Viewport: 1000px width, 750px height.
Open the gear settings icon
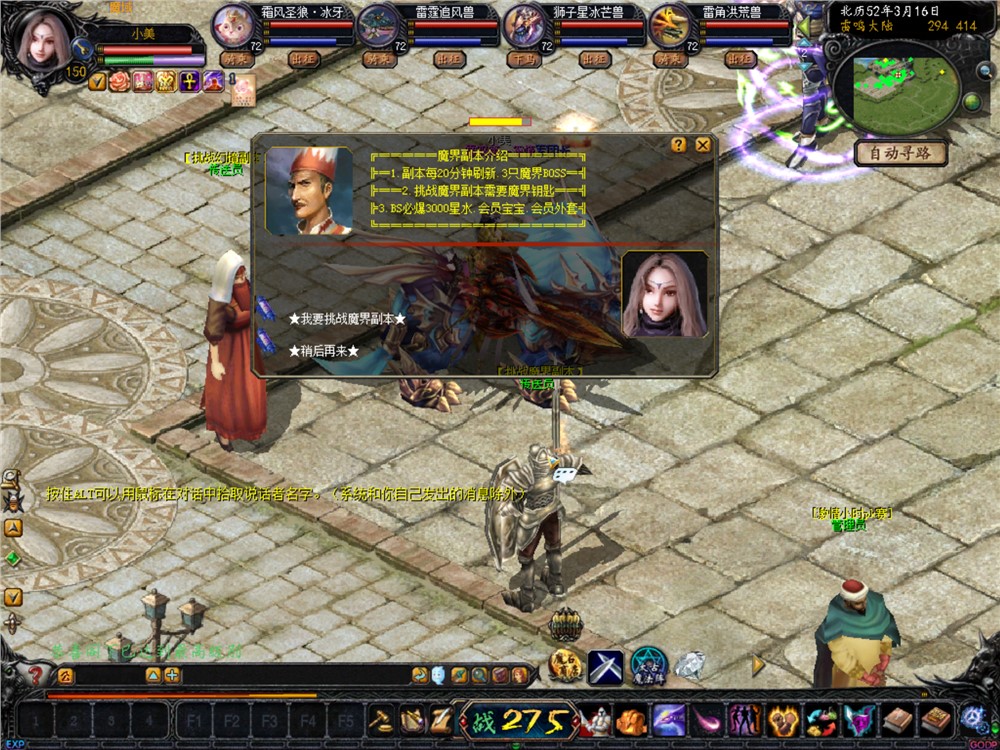971,718
